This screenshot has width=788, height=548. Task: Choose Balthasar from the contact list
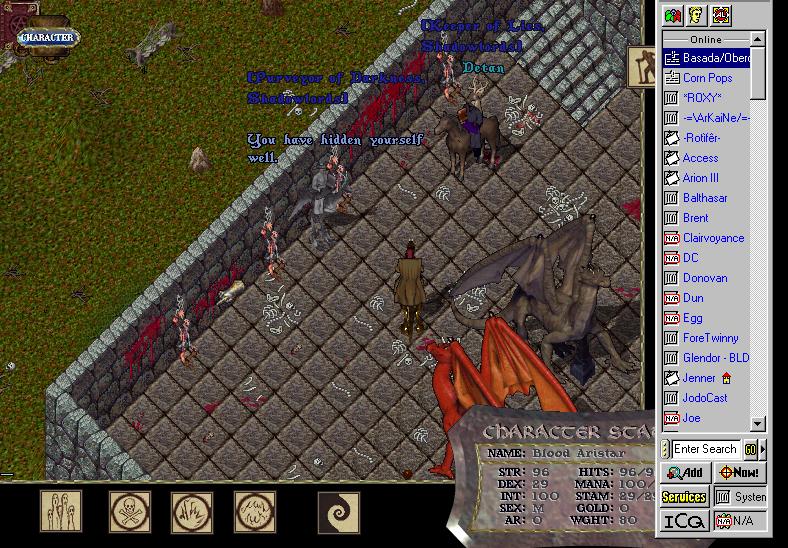[704, 198]
